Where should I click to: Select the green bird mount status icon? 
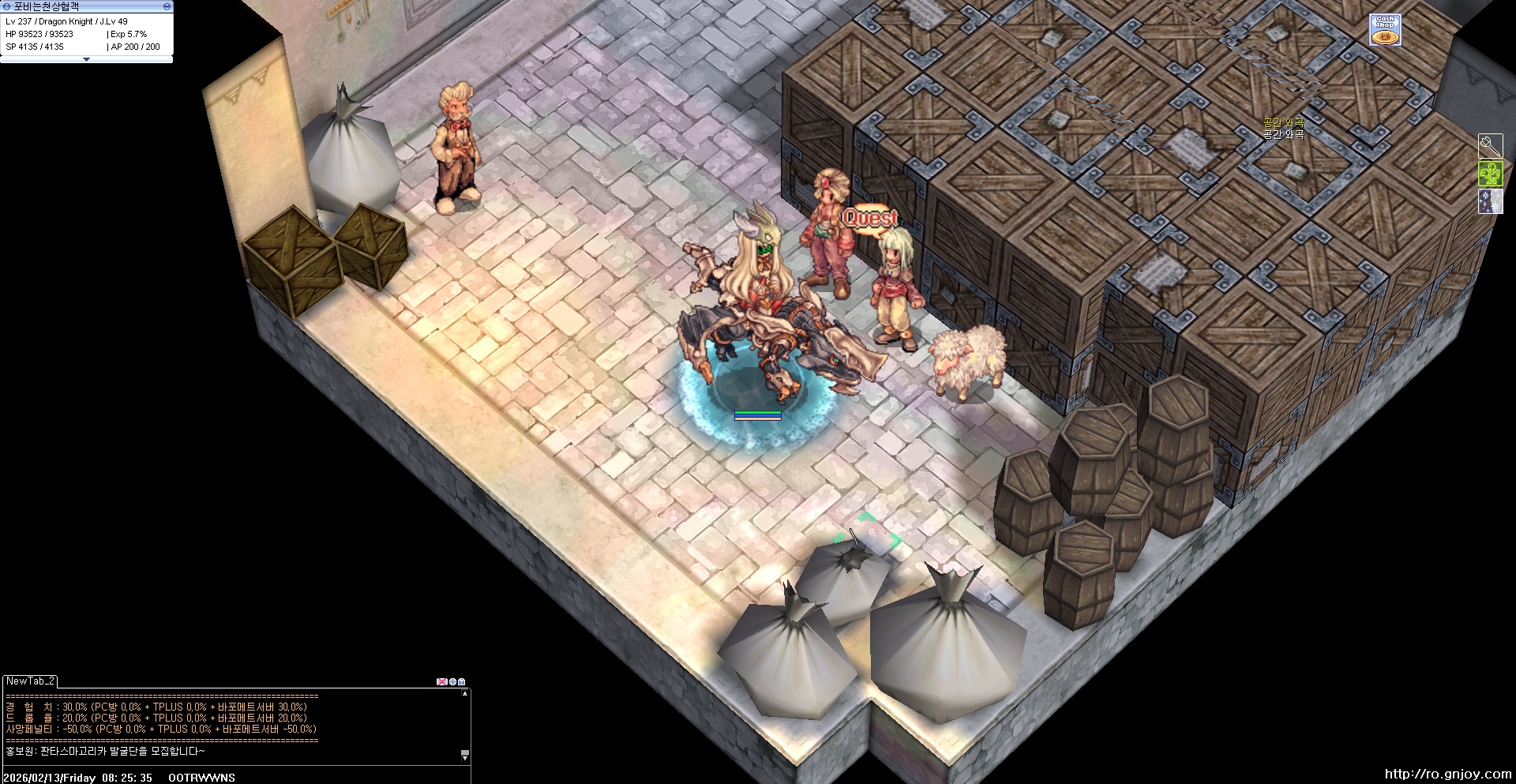tap(1490, 174)
